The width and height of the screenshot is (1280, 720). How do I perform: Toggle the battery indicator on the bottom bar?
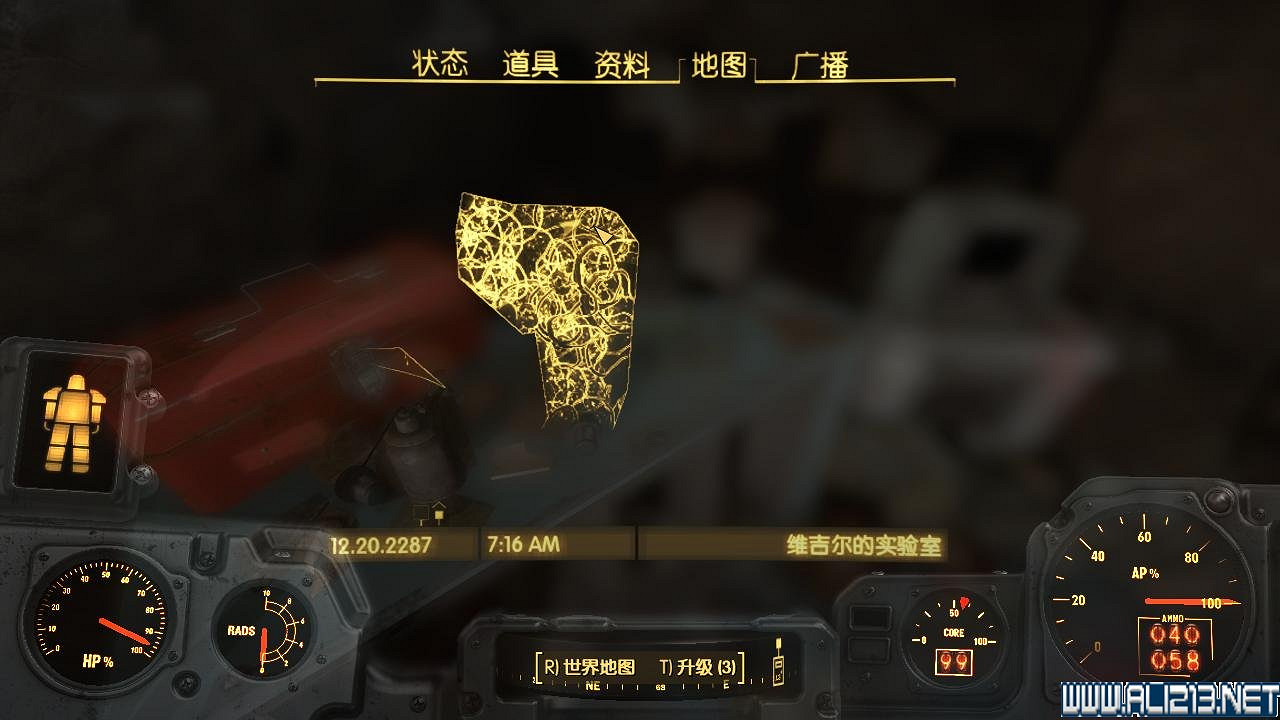tap(777, 670)
